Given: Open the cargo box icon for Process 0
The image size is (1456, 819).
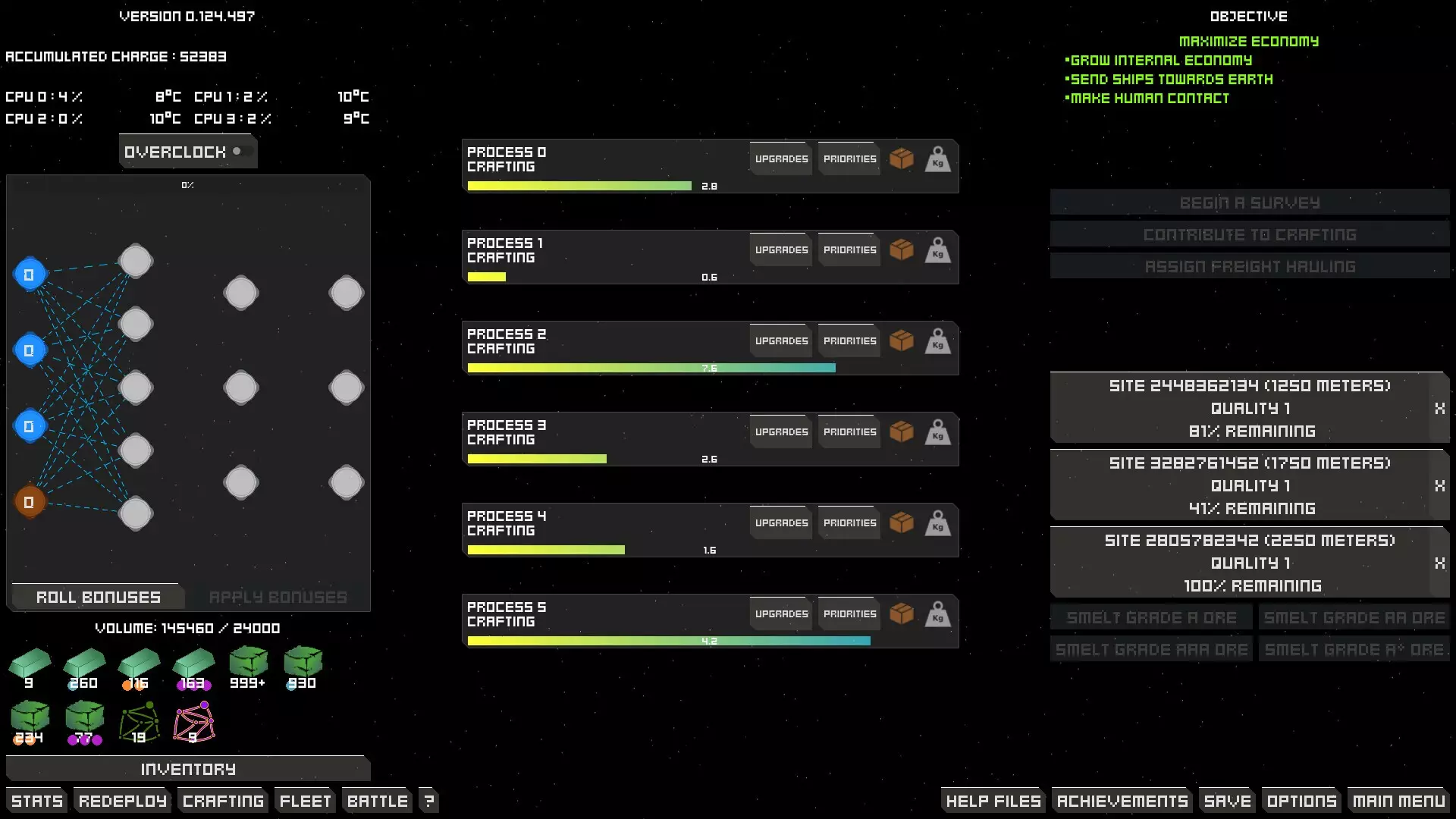Looking at the screenshot, I should click(902, 158).
